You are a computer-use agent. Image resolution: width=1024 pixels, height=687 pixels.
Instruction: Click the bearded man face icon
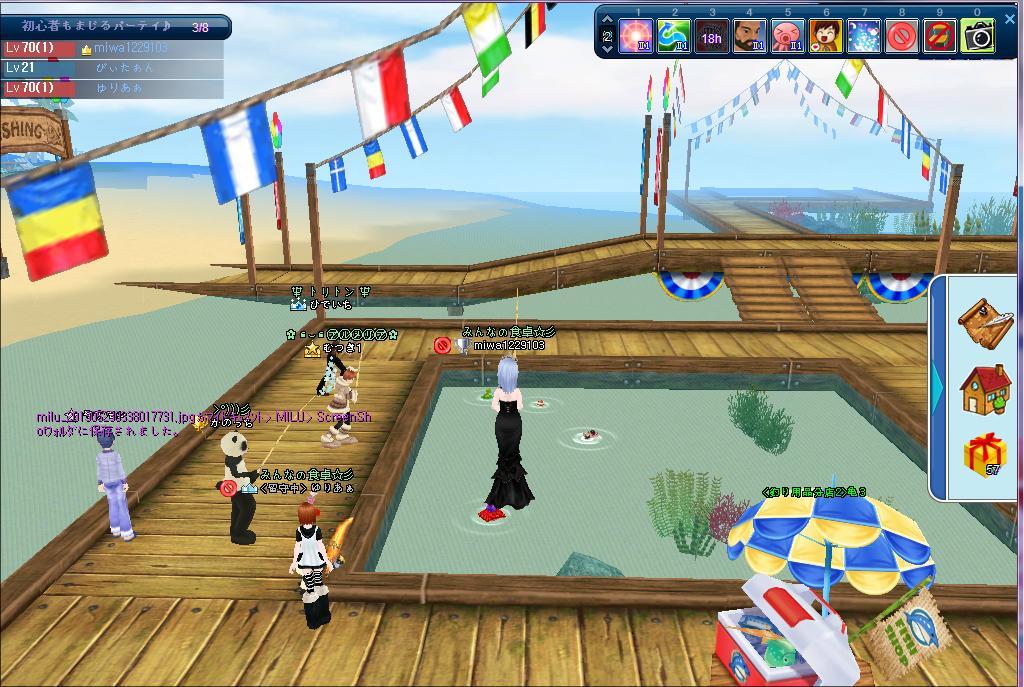(750, 37)
